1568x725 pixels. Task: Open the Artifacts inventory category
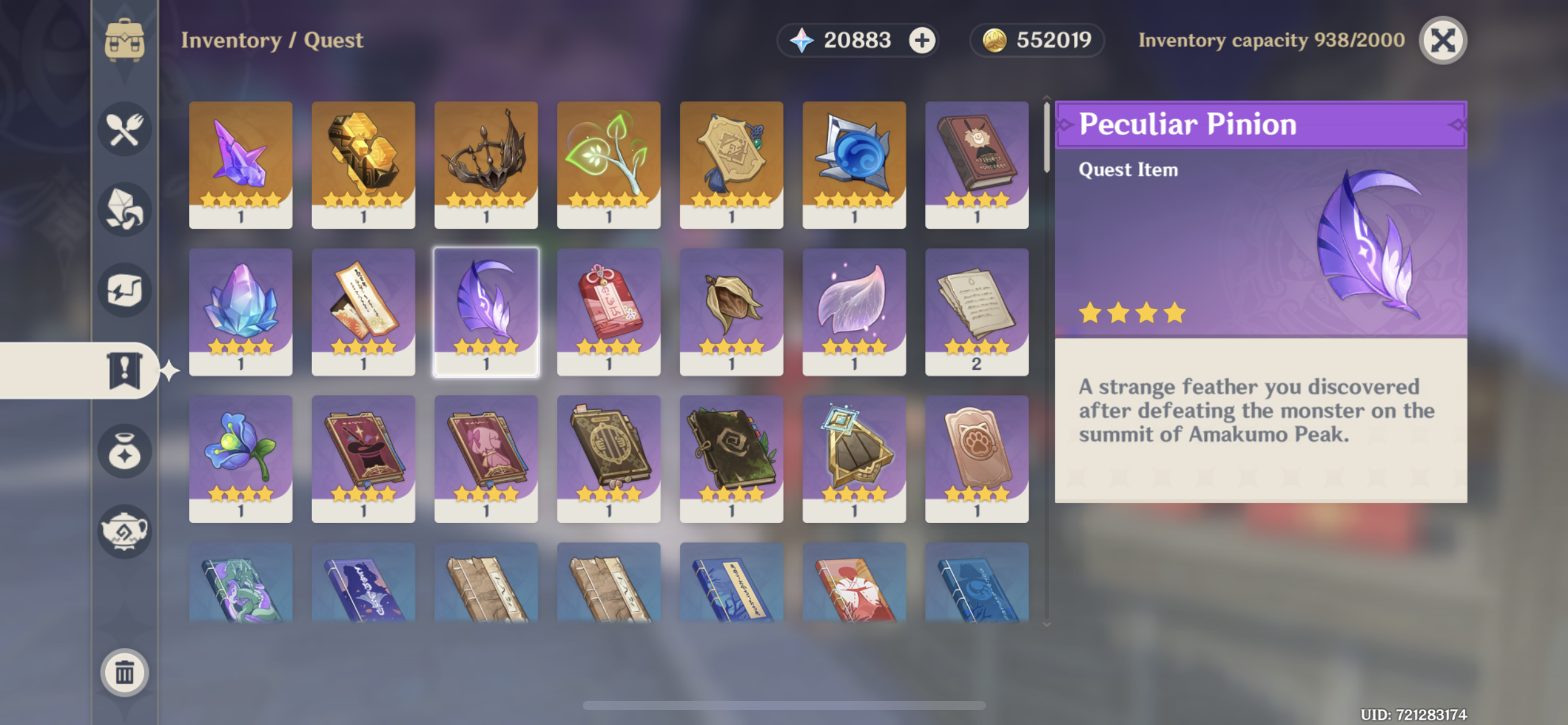(124, 452)
